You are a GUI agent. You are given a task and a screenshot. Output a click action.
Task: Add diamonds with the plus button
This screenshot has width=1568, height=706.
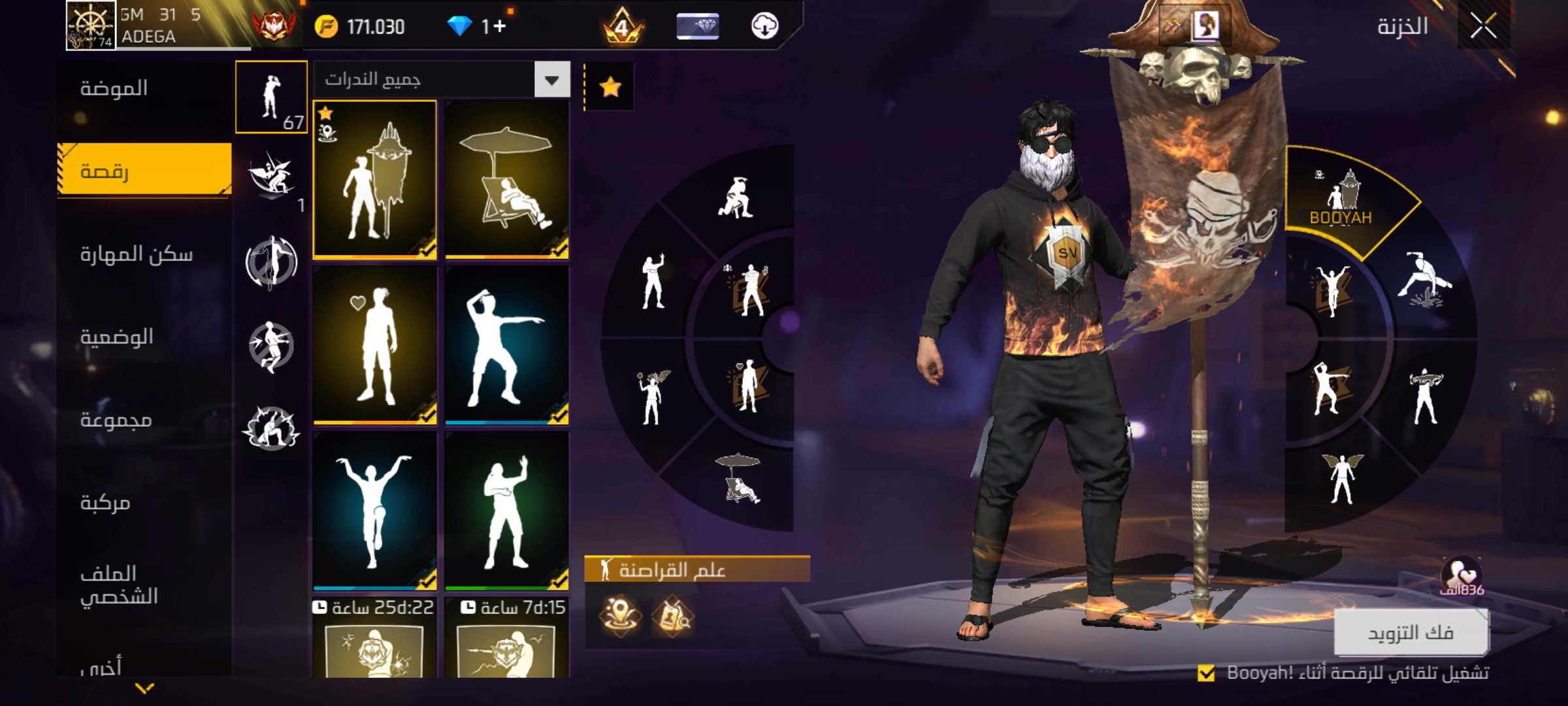click(499, 26)
